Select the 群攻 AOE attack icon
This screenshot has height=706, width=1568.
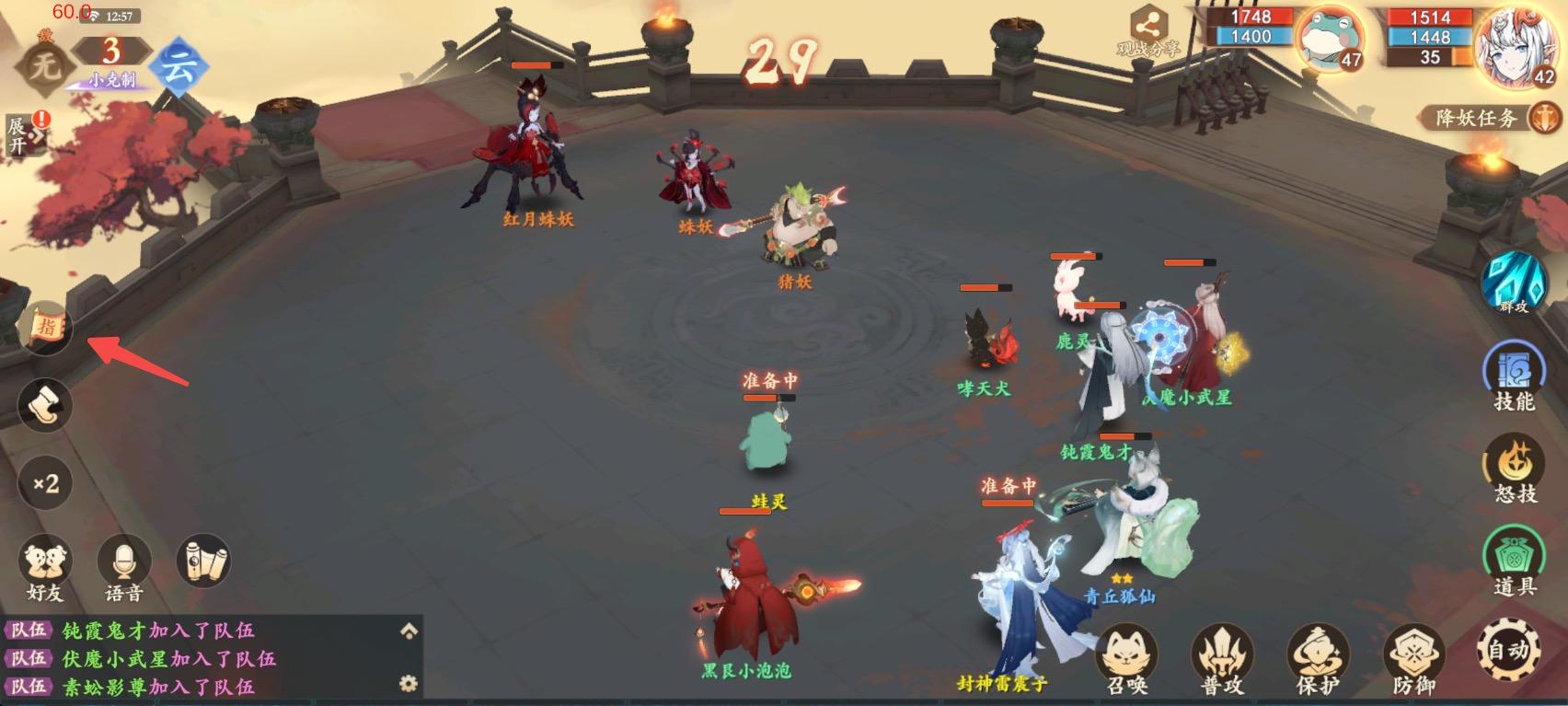pyautogui.click(x=1514, y=288)
